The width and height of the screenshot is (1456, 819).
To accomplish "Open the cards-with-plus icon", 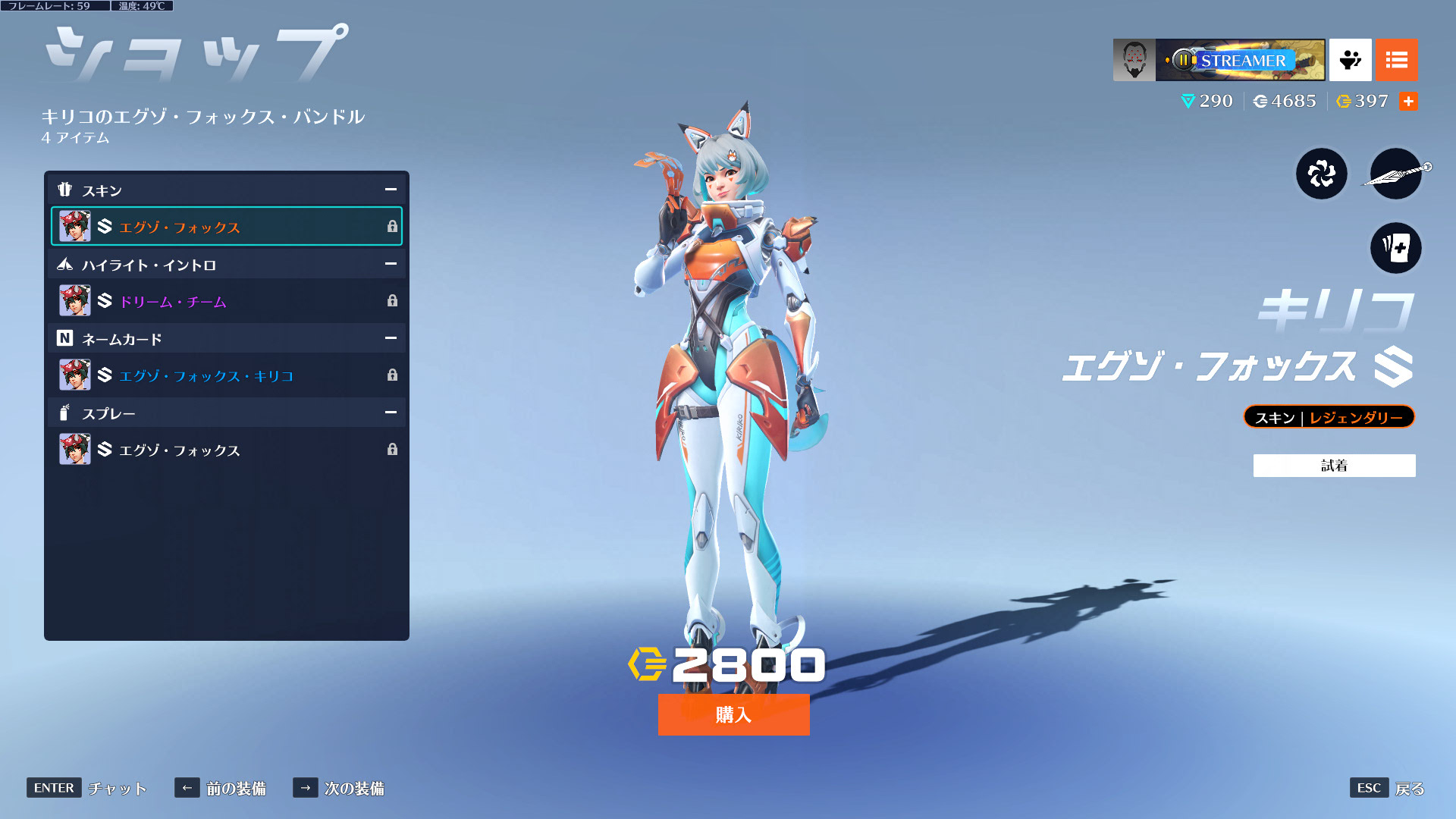I will [x=1395, y=248].
